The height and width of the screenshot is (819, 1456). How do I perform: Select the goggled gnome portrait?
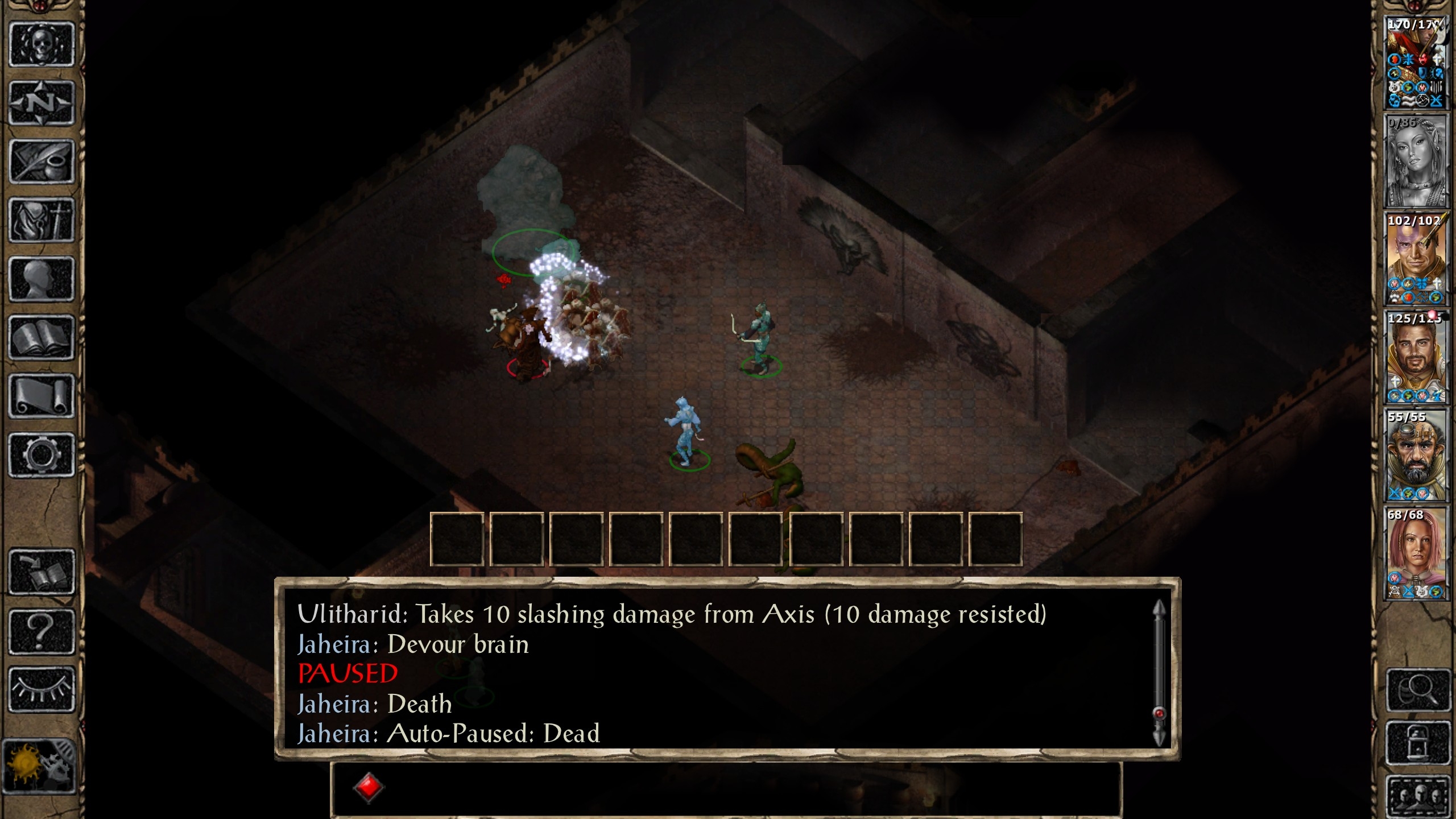[x=1415, y=455]
